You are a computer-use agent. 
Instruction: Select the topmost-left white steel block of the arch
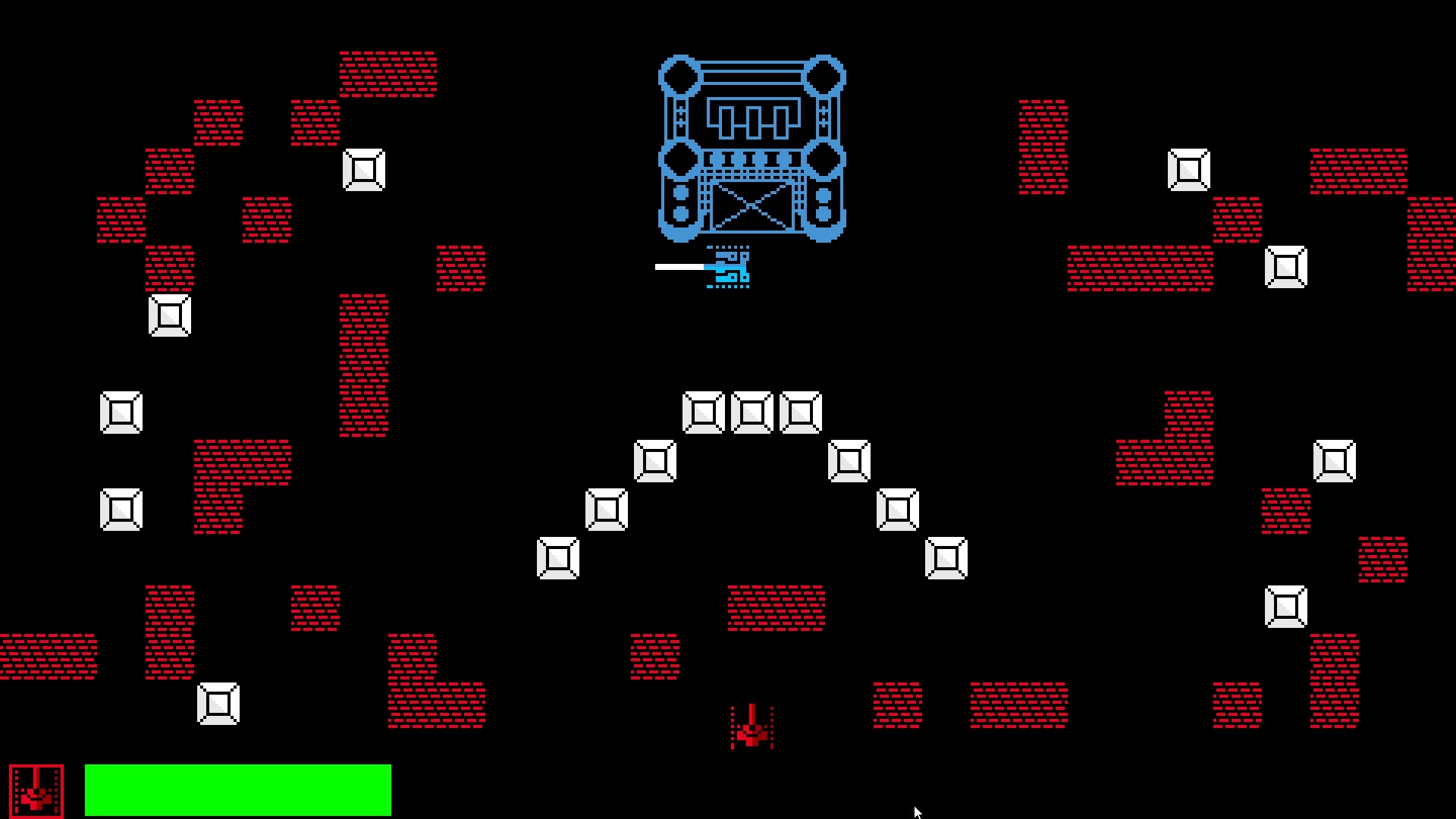[704, 412]
